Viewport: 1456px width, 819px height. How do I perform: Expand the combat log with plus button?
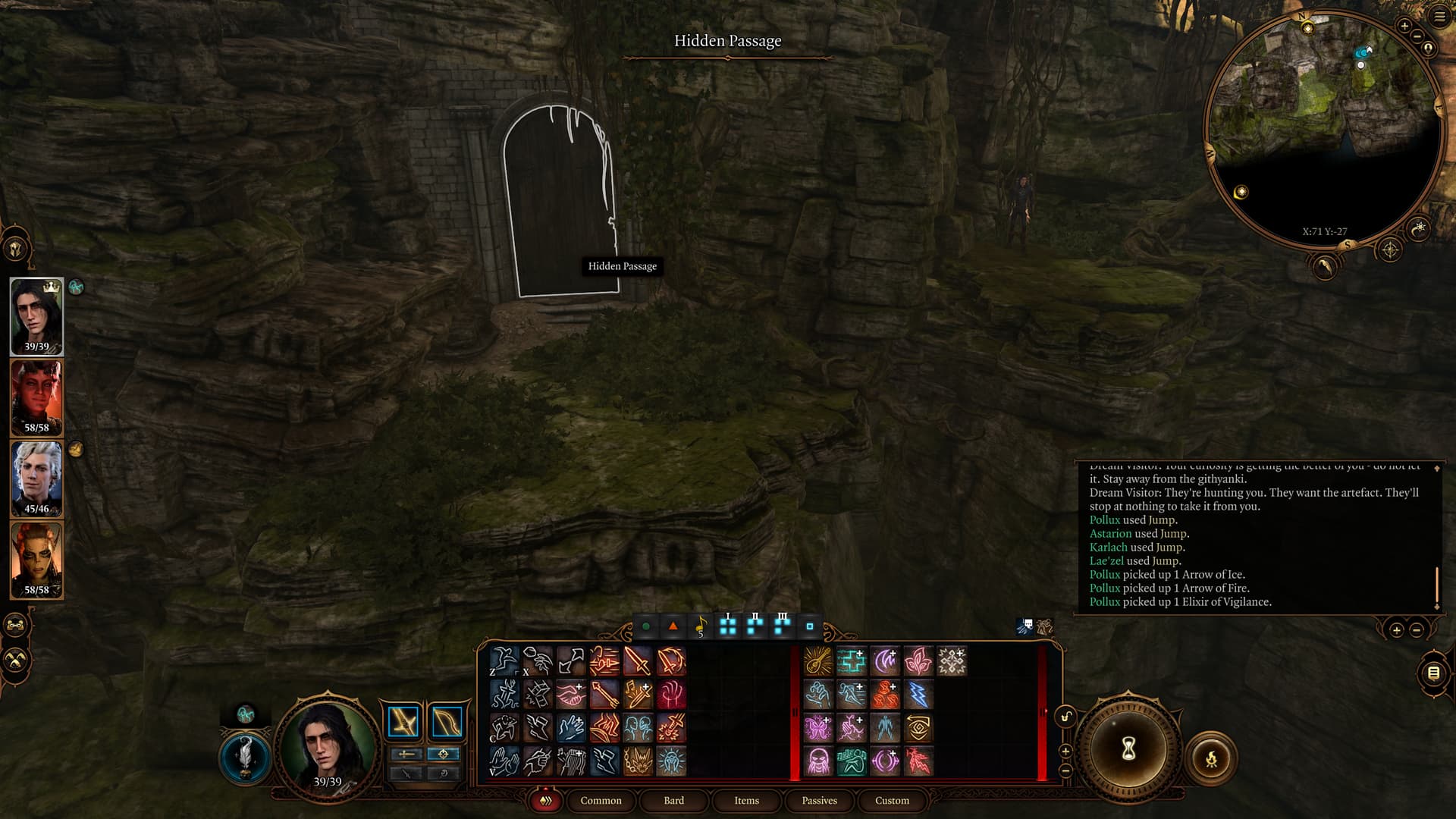click(1396, 630)
